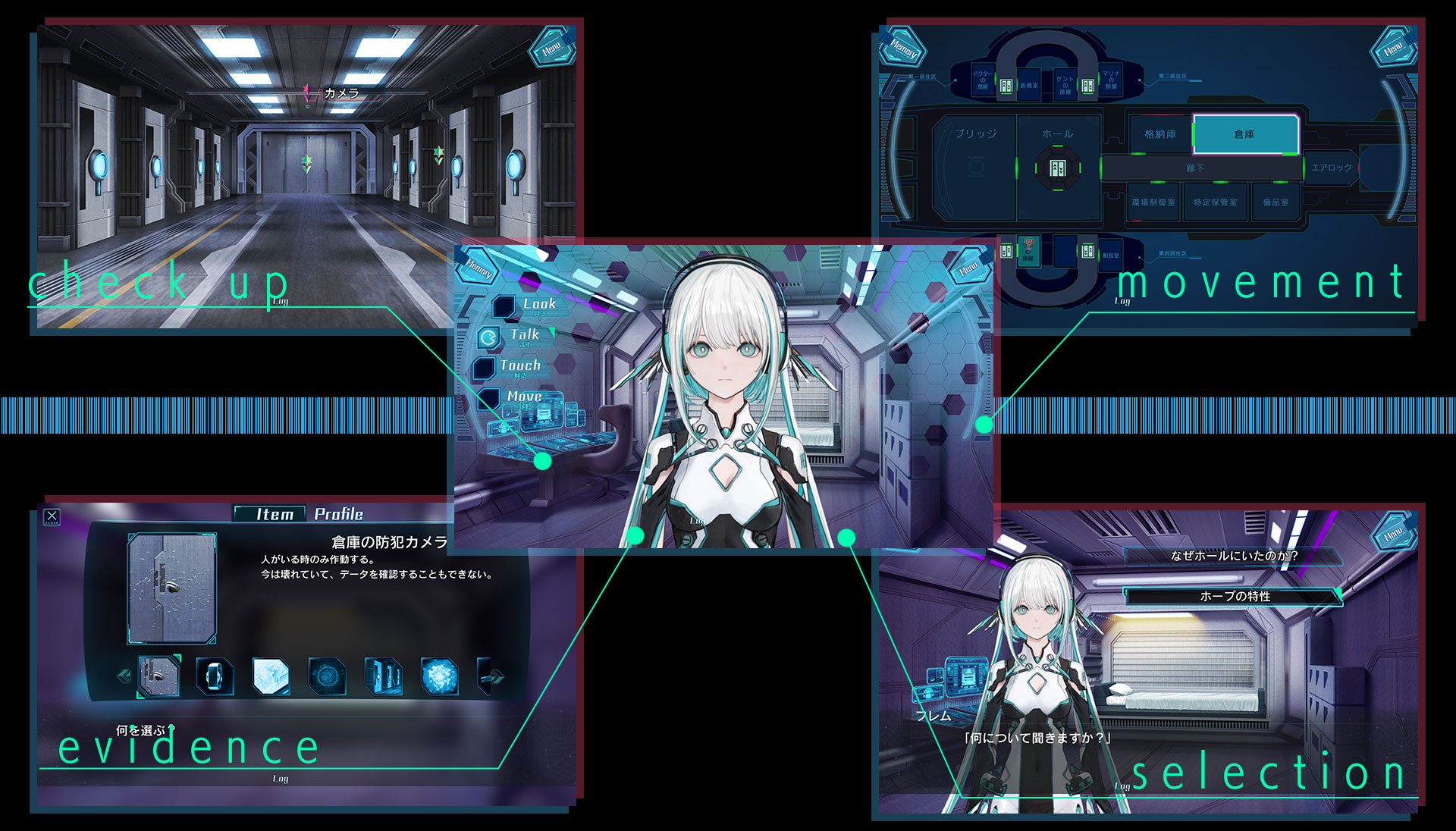Select the 格納庫 room on the map
This screenshot has width=1456, height=831.
pos(1160,134)
